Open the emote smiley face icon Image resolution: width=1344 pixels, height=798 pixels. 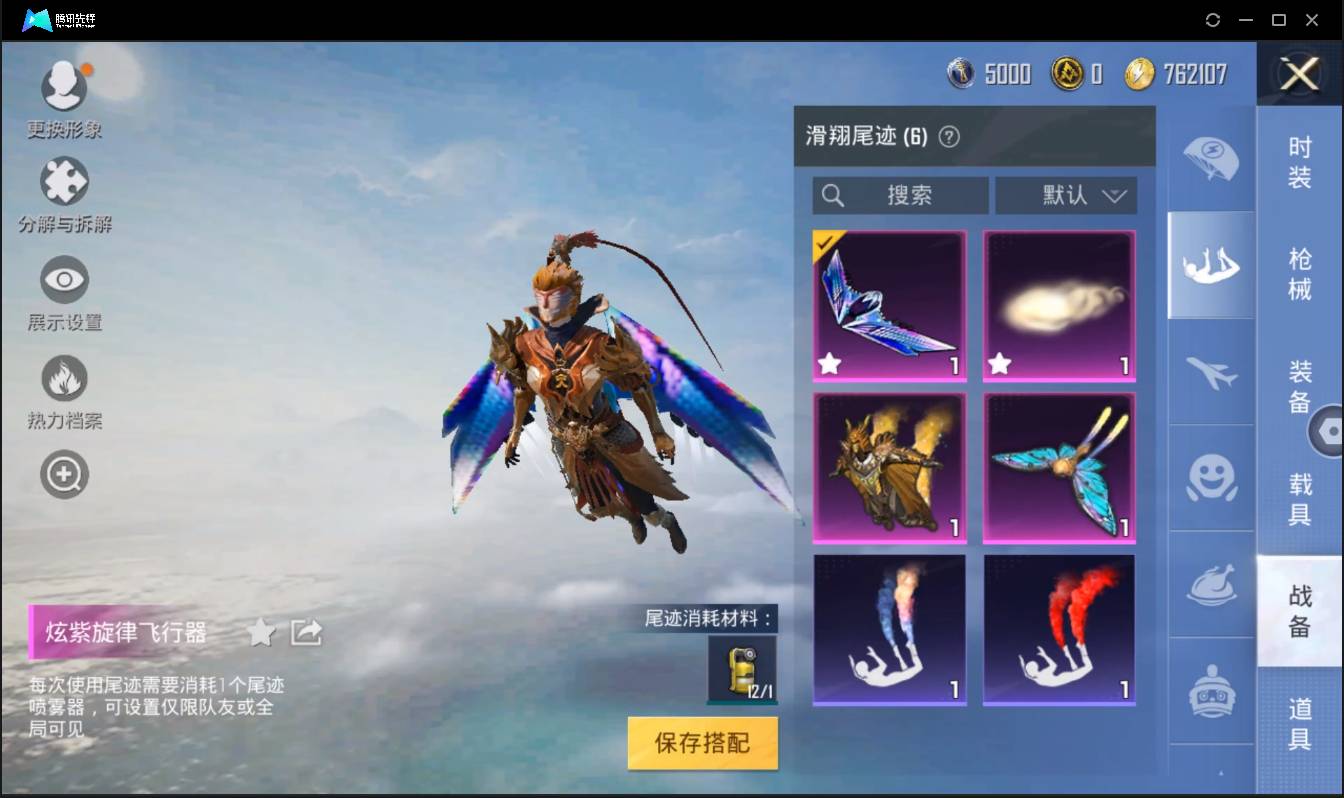[x=1210, y=480]
